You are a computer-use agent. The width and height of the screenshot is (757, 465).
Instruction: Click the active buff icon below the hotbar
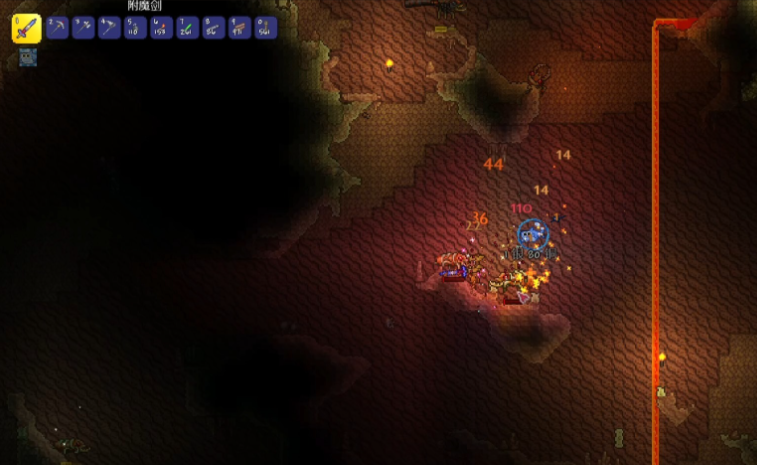click(x=27, y=58)
